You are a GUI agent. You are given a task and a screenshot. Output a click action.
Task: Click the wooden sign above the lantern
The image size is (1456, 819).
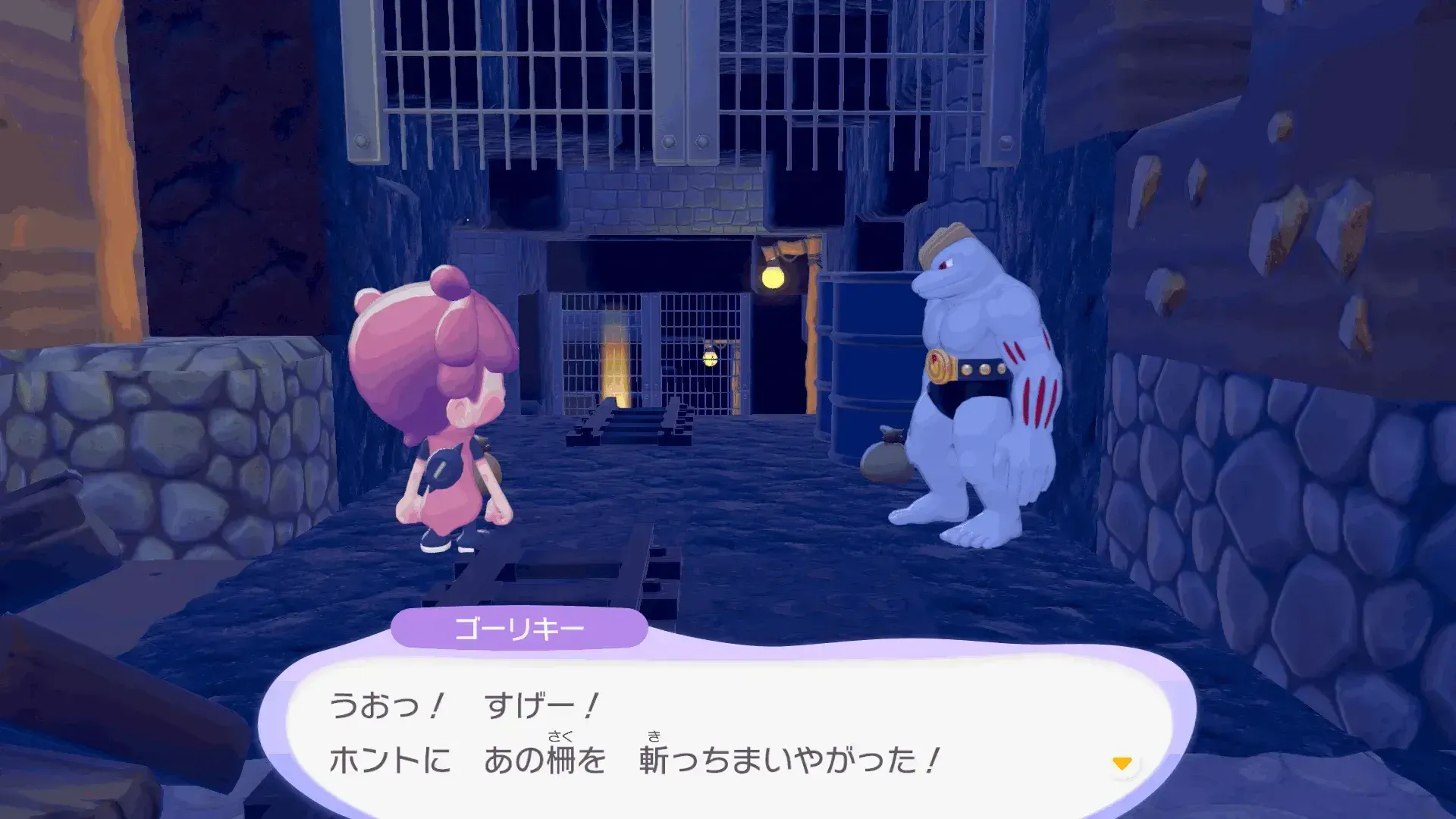[789, 246]
